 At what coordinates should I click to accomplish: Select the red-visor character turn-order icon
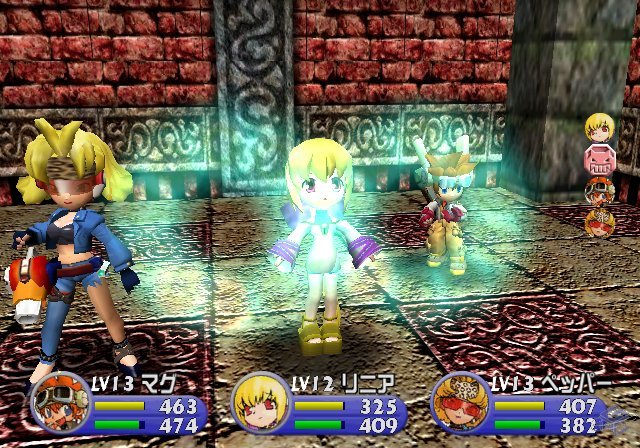[x=600, y=220]
